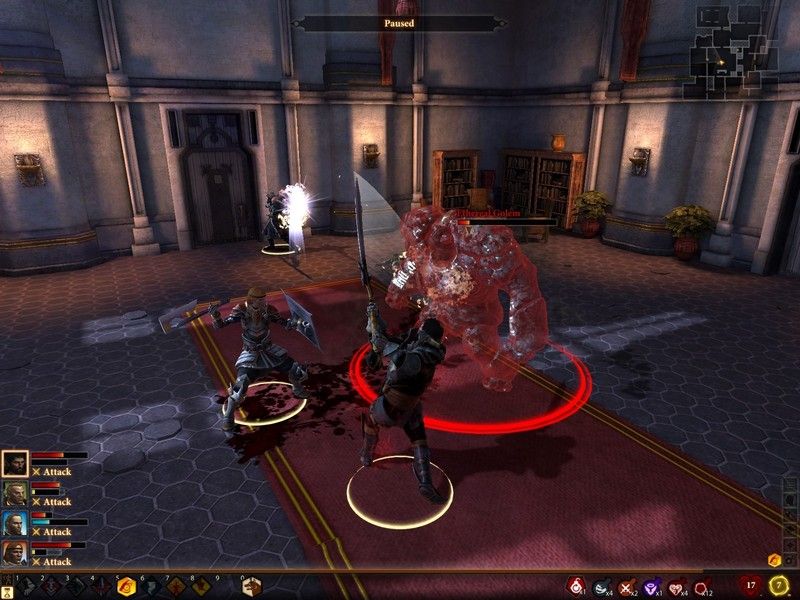Viewport: 800px width, 600px height.
Task: Activate the ability in quickbar slot 8
Action: point(200,587)
